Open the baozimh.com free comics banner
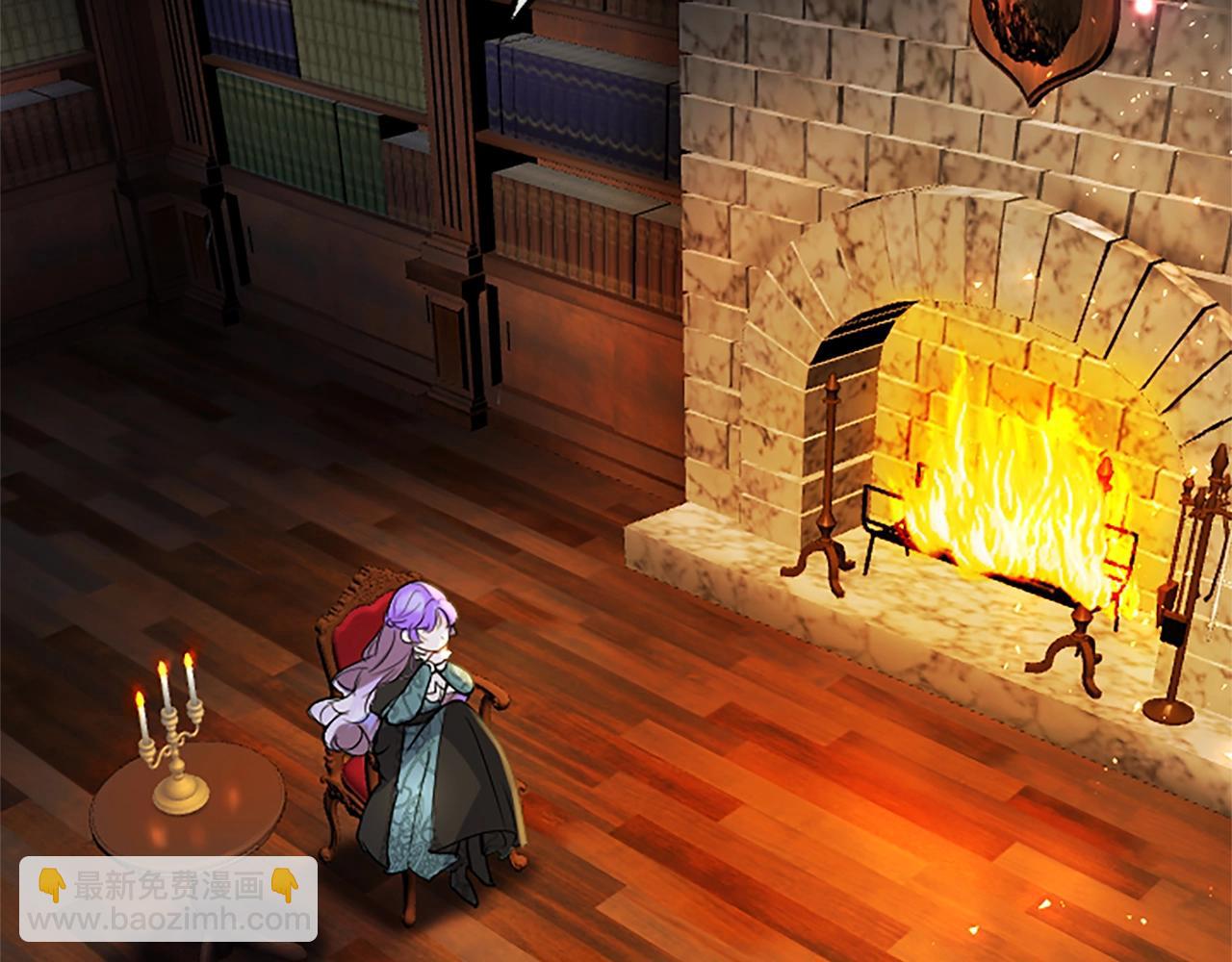 [169, 903]
